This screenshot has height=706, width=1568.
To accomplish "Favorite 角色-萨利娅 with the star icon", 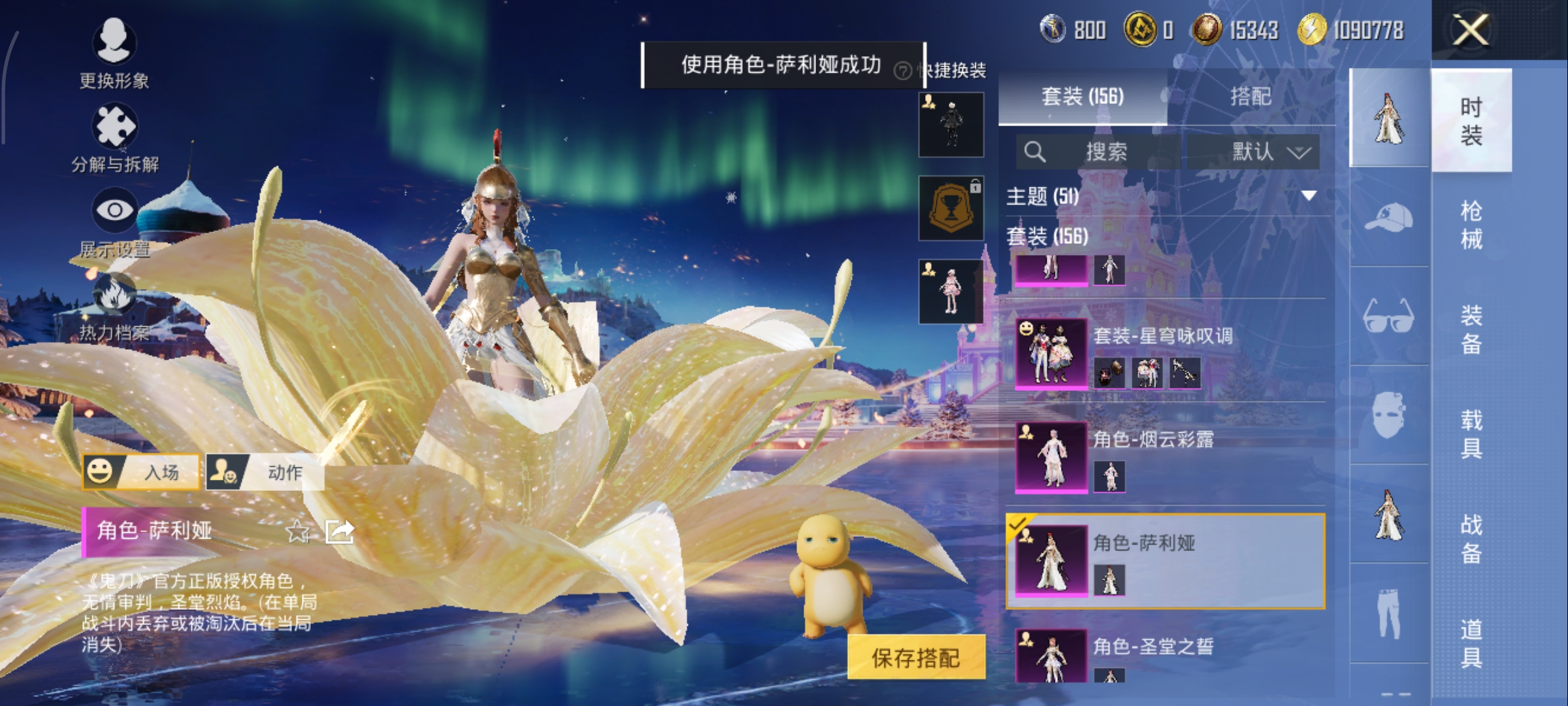I will click(298, 532).
